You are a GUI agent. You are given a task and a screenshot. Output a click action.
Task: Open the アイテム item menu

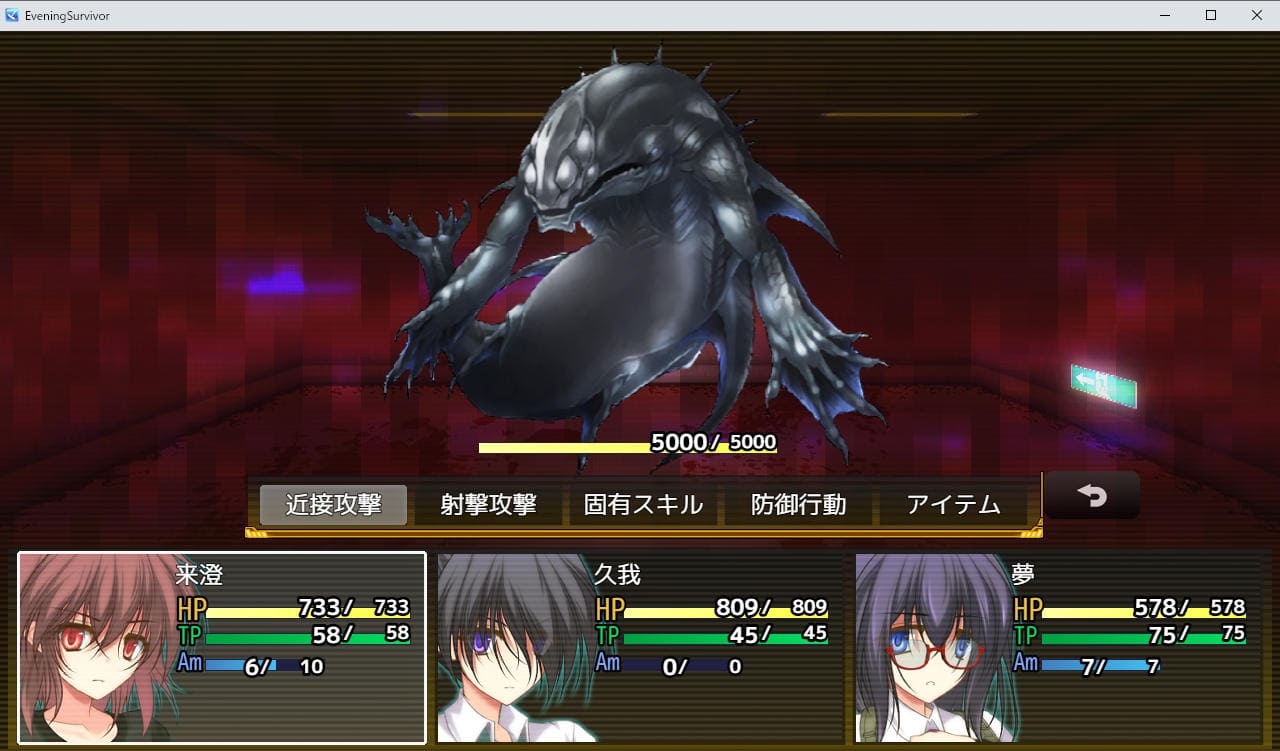(x=953, y=505)
